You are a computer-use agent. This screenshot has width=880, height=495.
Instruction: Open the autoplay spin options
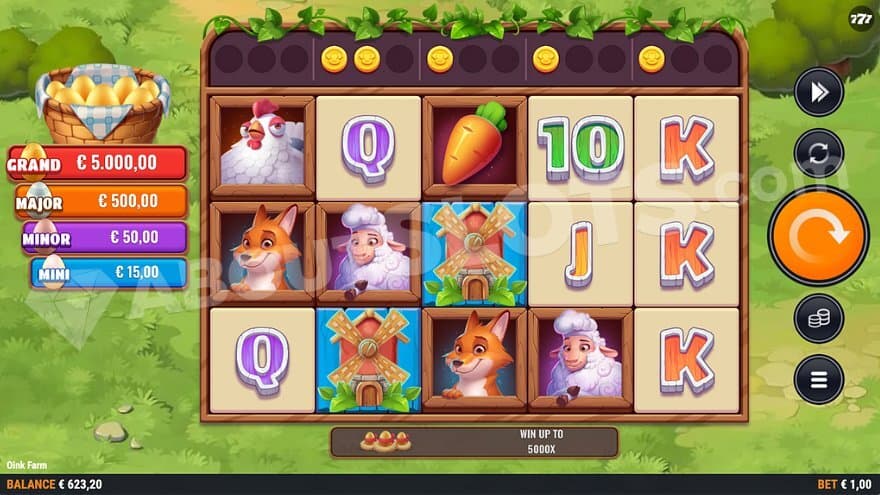[x=818, y=154]
